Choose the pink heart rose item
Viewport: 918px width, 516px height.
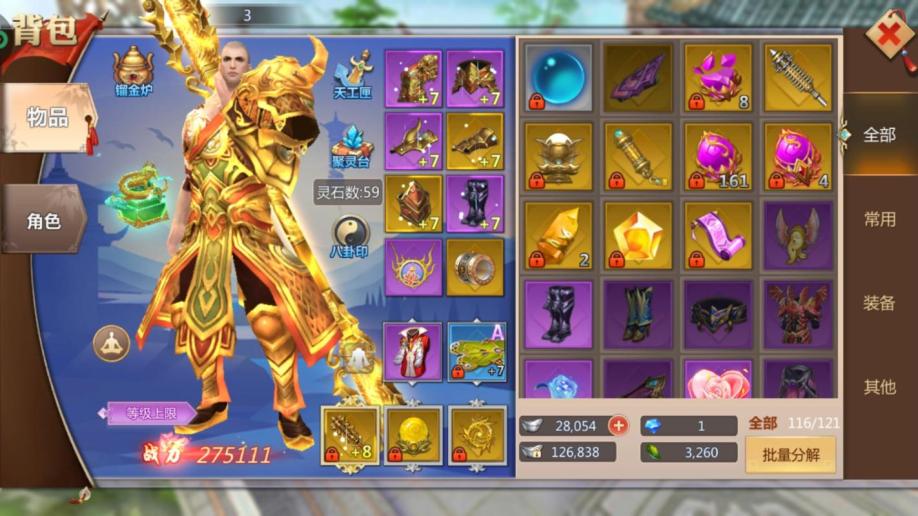coord(718,382)
